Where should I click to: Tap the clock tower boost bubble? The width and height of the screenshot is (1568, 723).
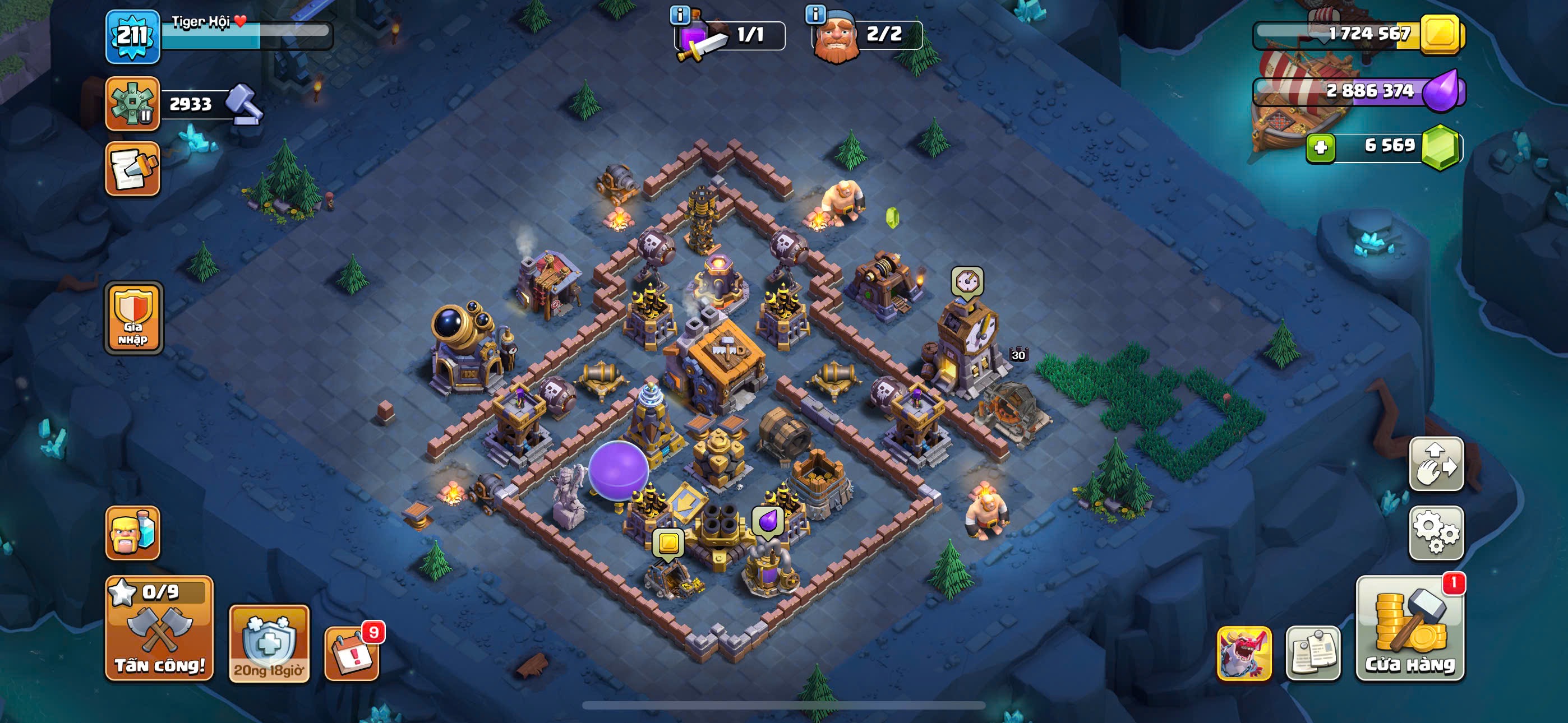click(x=967, y=282)
